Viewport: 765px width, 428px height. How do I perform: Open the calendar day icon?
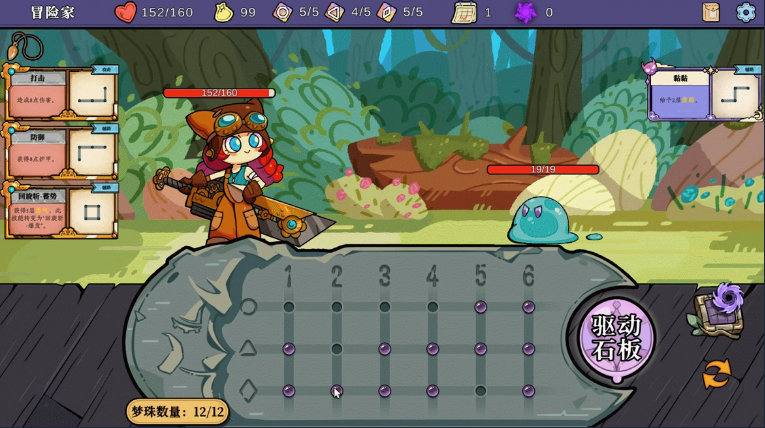coord(464,12)
